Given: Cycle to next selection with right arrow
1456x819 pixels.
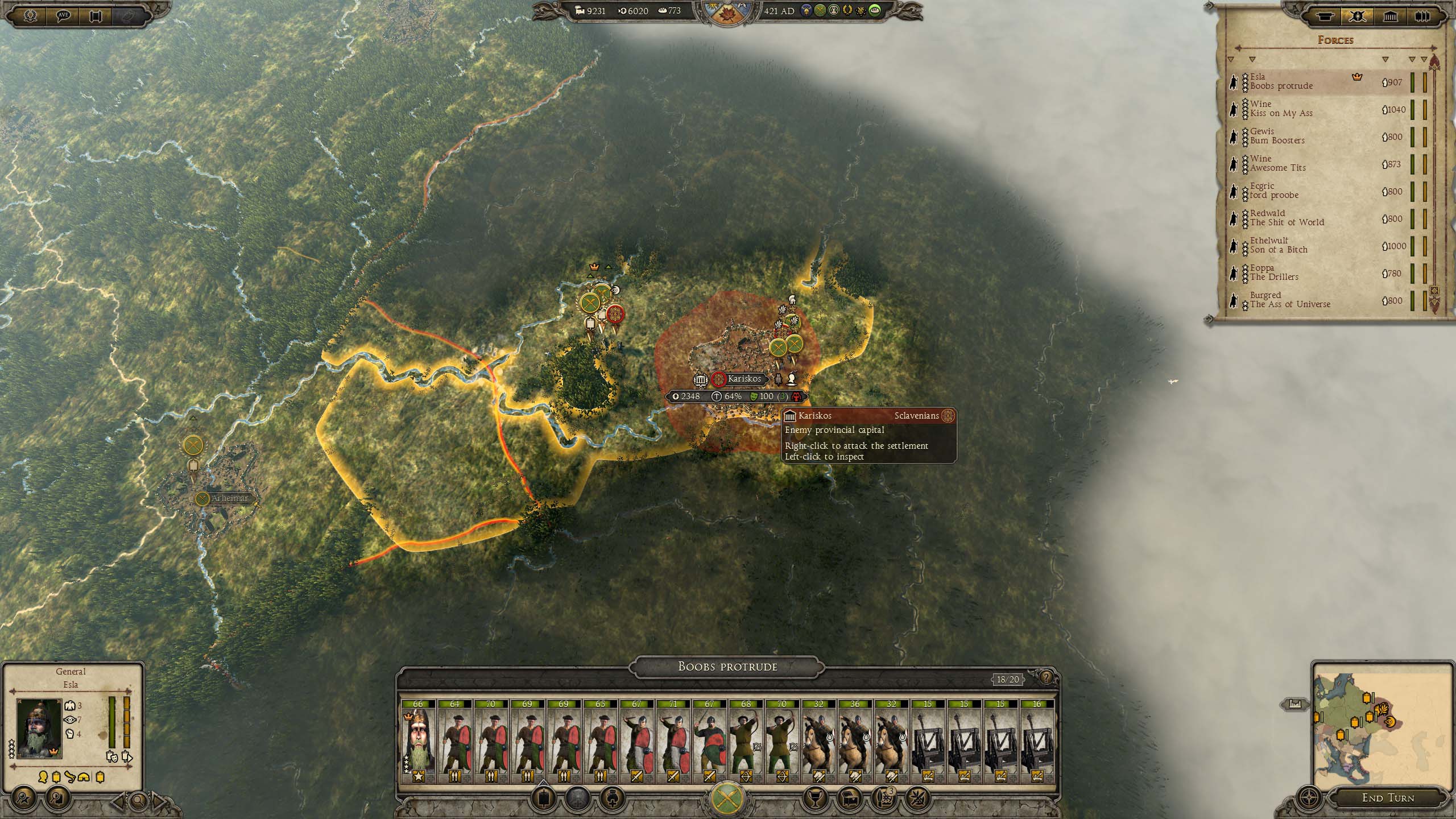Looking at the screenshot, I should (160, 801).
